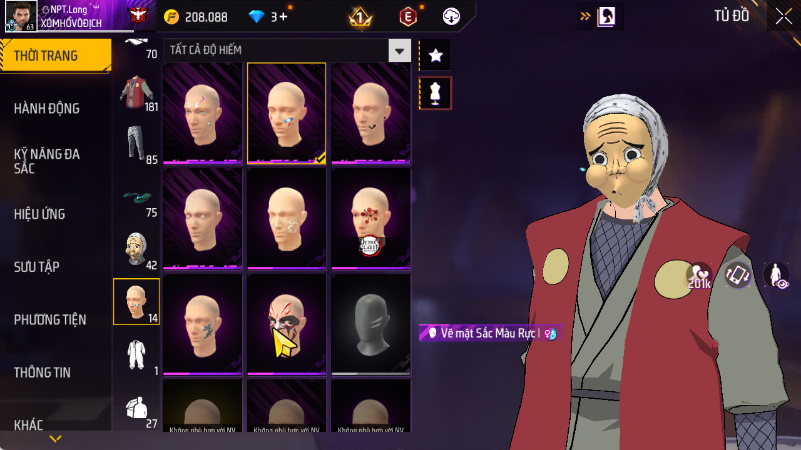Open the jacket tops subcategory
The width and height of the screenshot is (801, 450).
click(136, 94)
